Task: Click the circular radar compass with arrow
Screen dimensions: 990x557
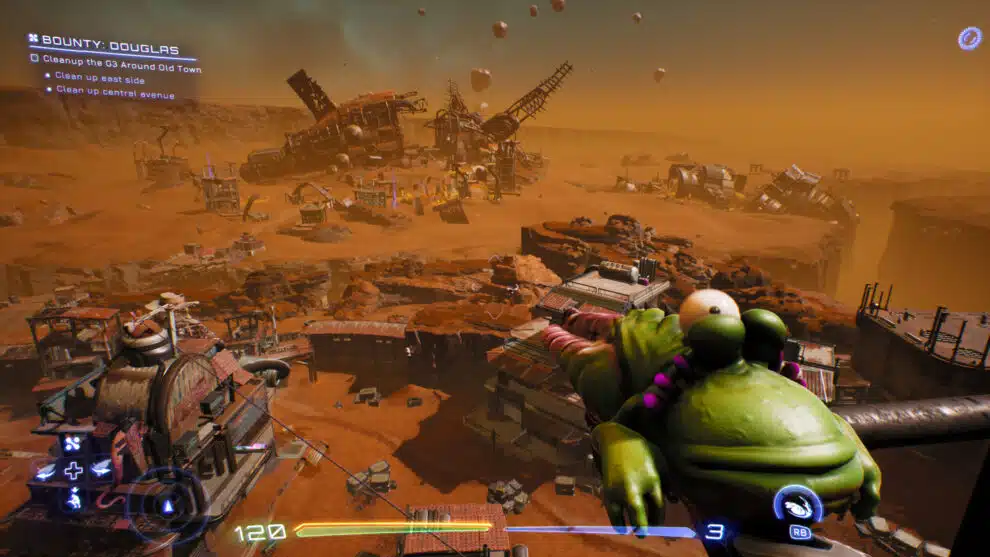Action: click(168, 505)
